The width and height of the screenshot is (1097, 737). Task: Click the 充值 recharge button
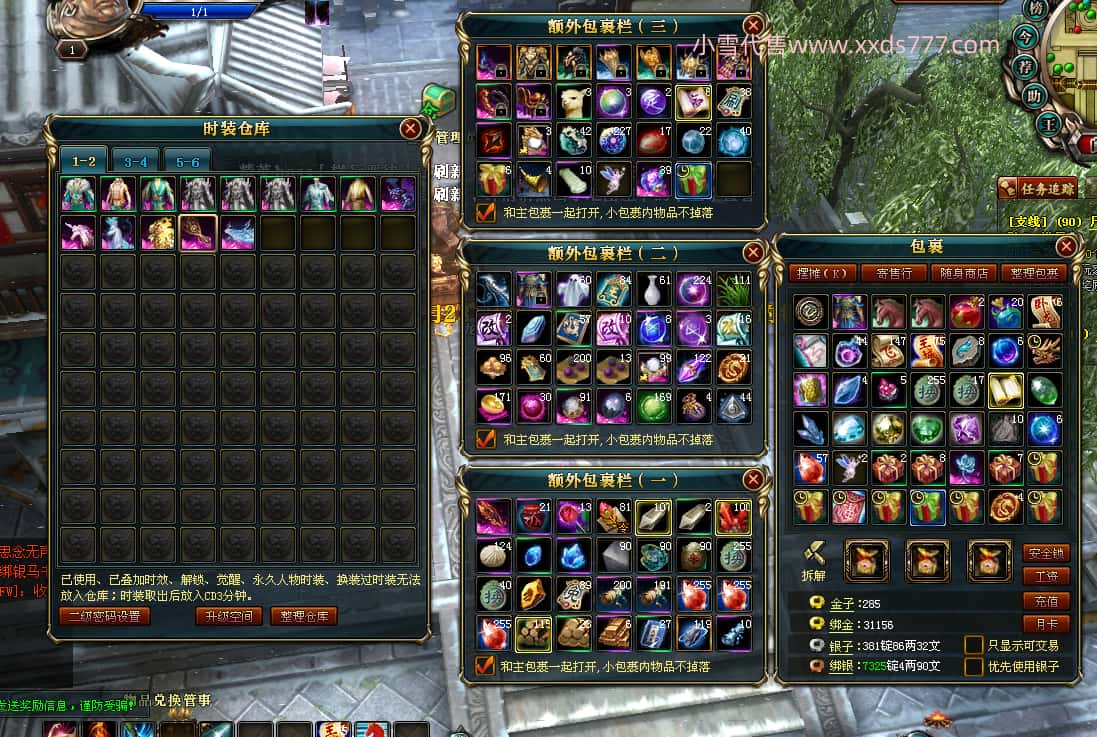[1046, 601]
